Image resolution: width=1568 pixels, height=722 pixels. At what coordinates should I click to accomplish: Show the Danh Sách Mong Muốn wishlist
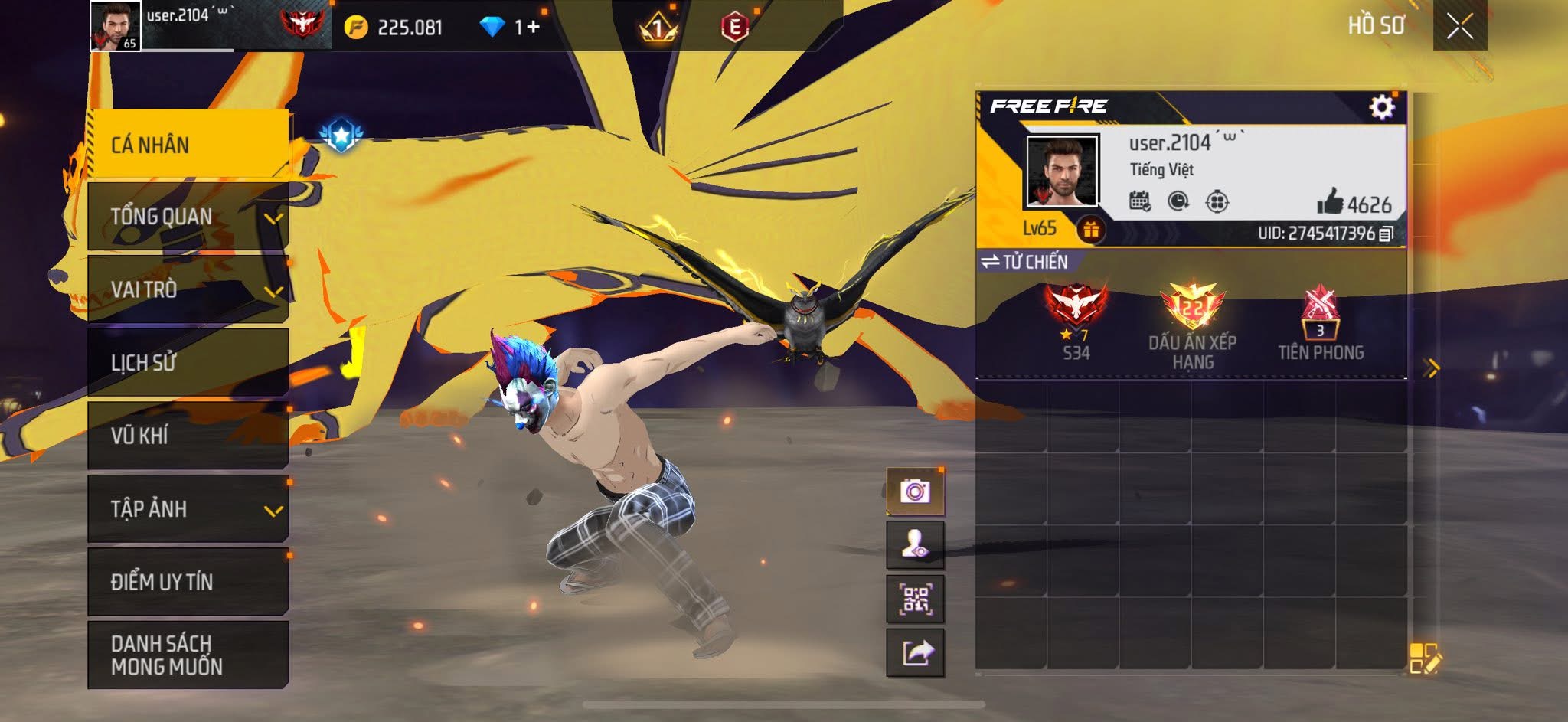188,655
